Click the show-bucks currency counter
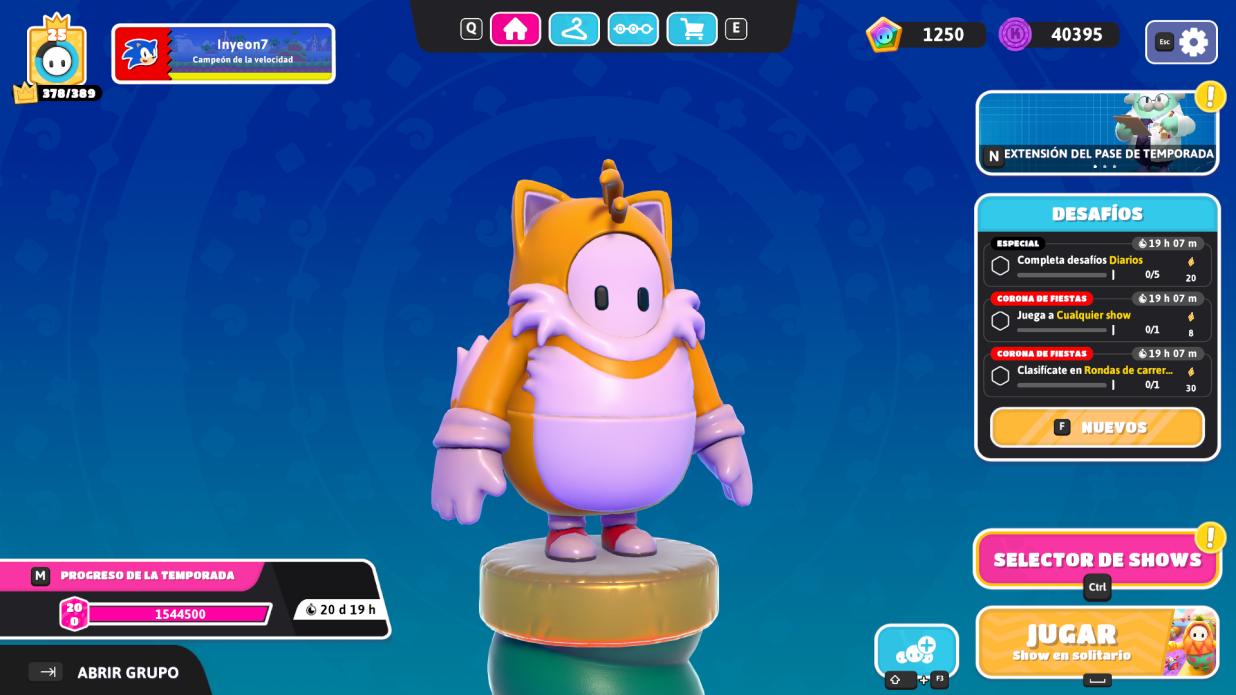This screenshot has height=695, width=1236. [x=925, y=35]
